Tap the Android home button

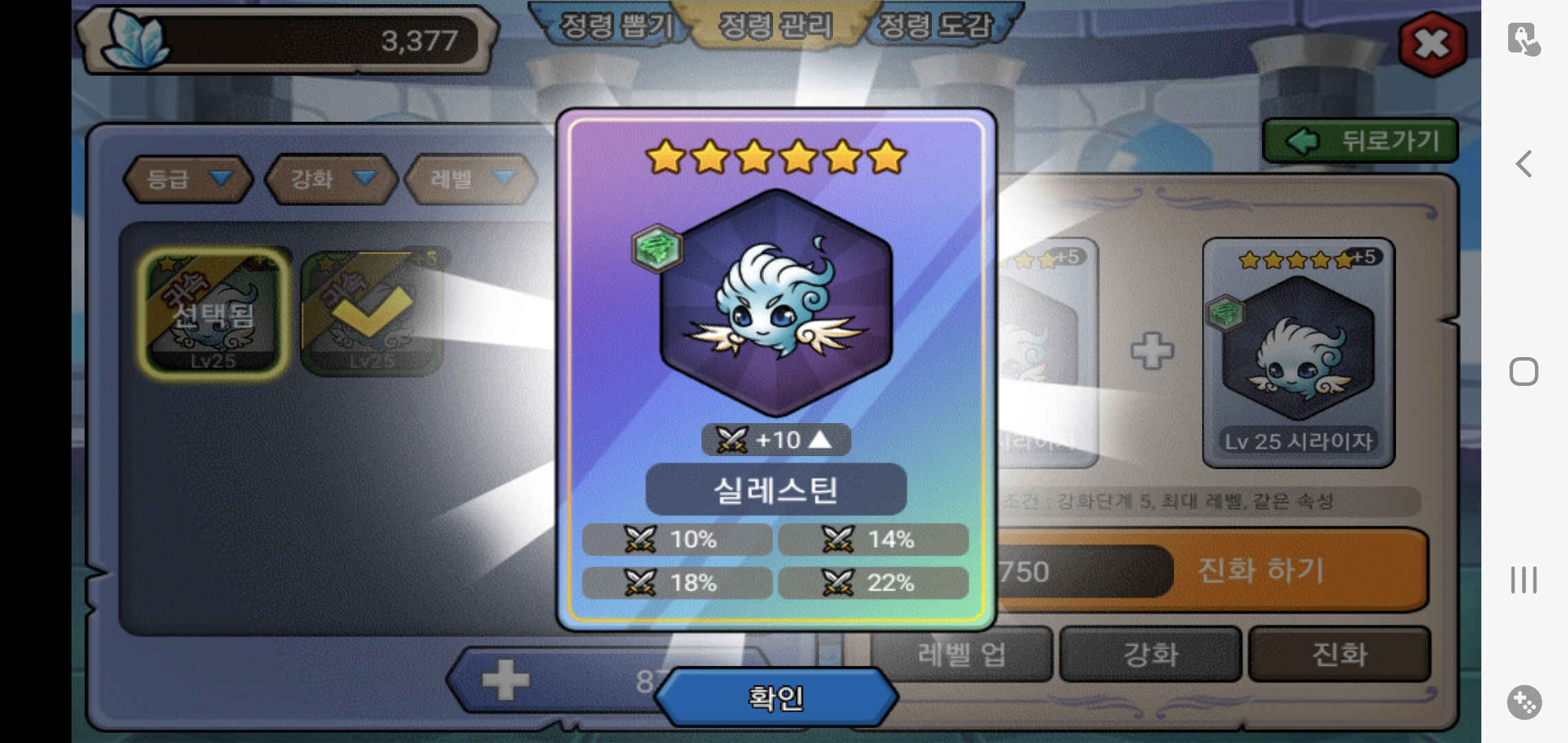pyautogui.click(x=1524, y=372)
